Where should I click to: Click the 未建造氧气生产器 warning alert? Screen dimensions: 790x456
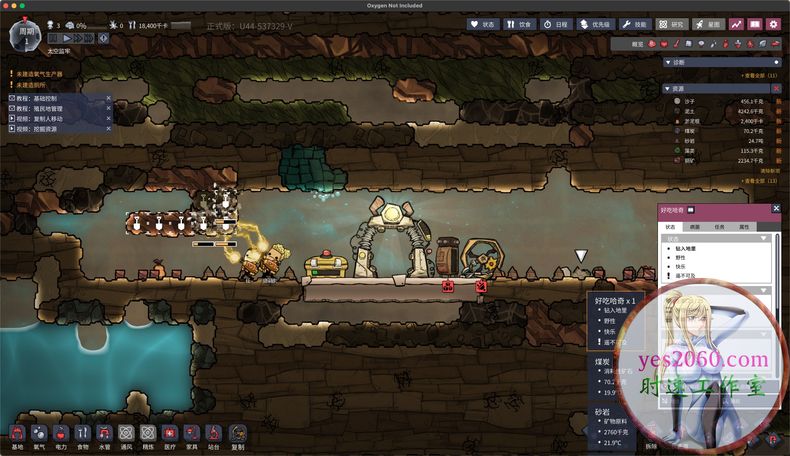coord(38,74)
